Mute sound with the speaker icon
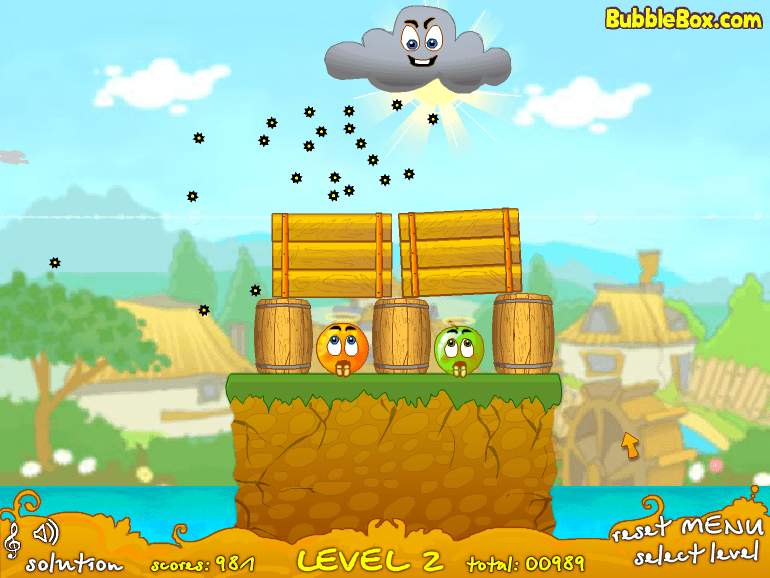770x578 pixels. [45, 531]
